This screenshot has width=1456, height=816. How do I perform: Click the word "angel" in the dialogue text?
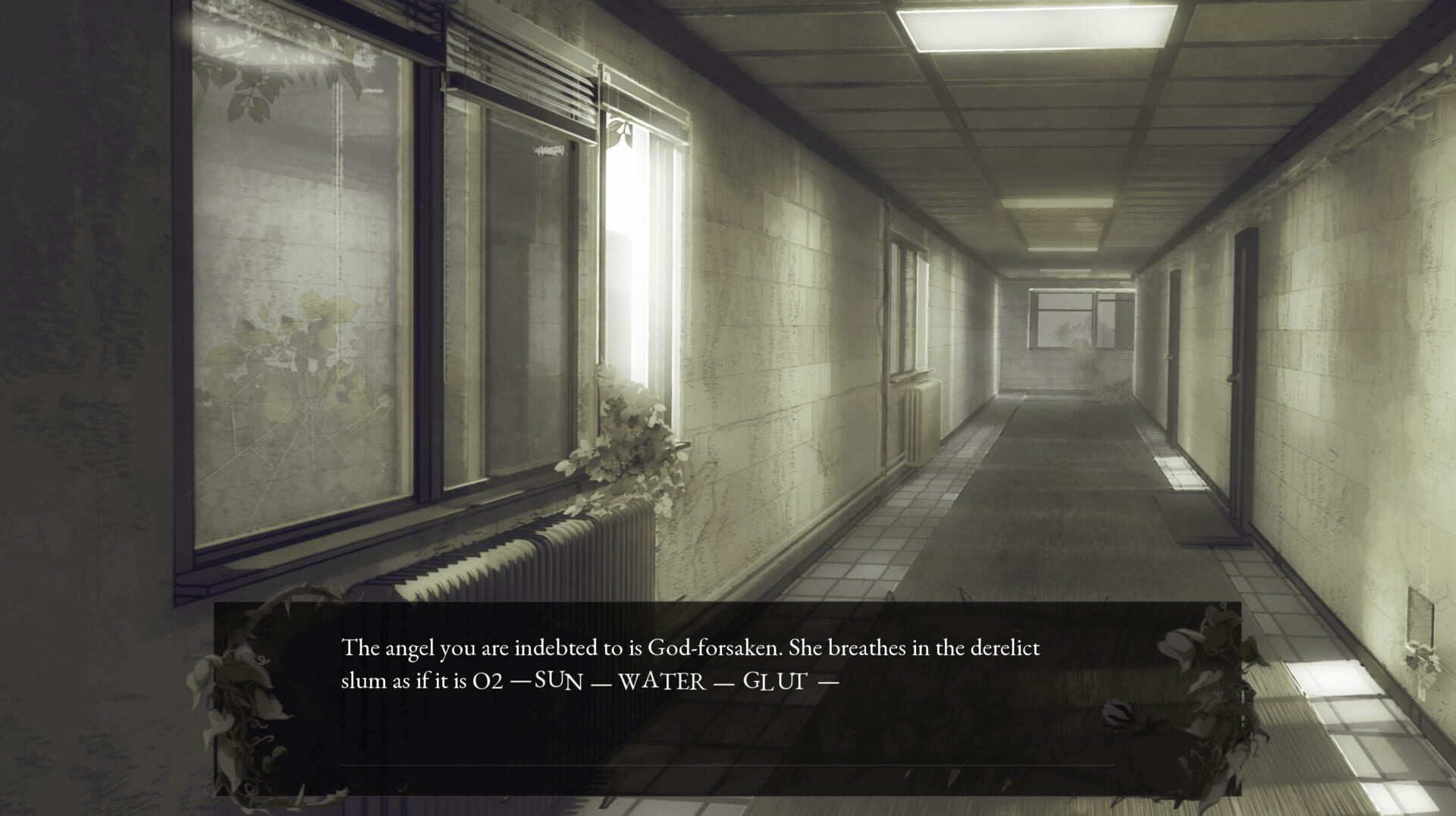click(x=410, y=648)
